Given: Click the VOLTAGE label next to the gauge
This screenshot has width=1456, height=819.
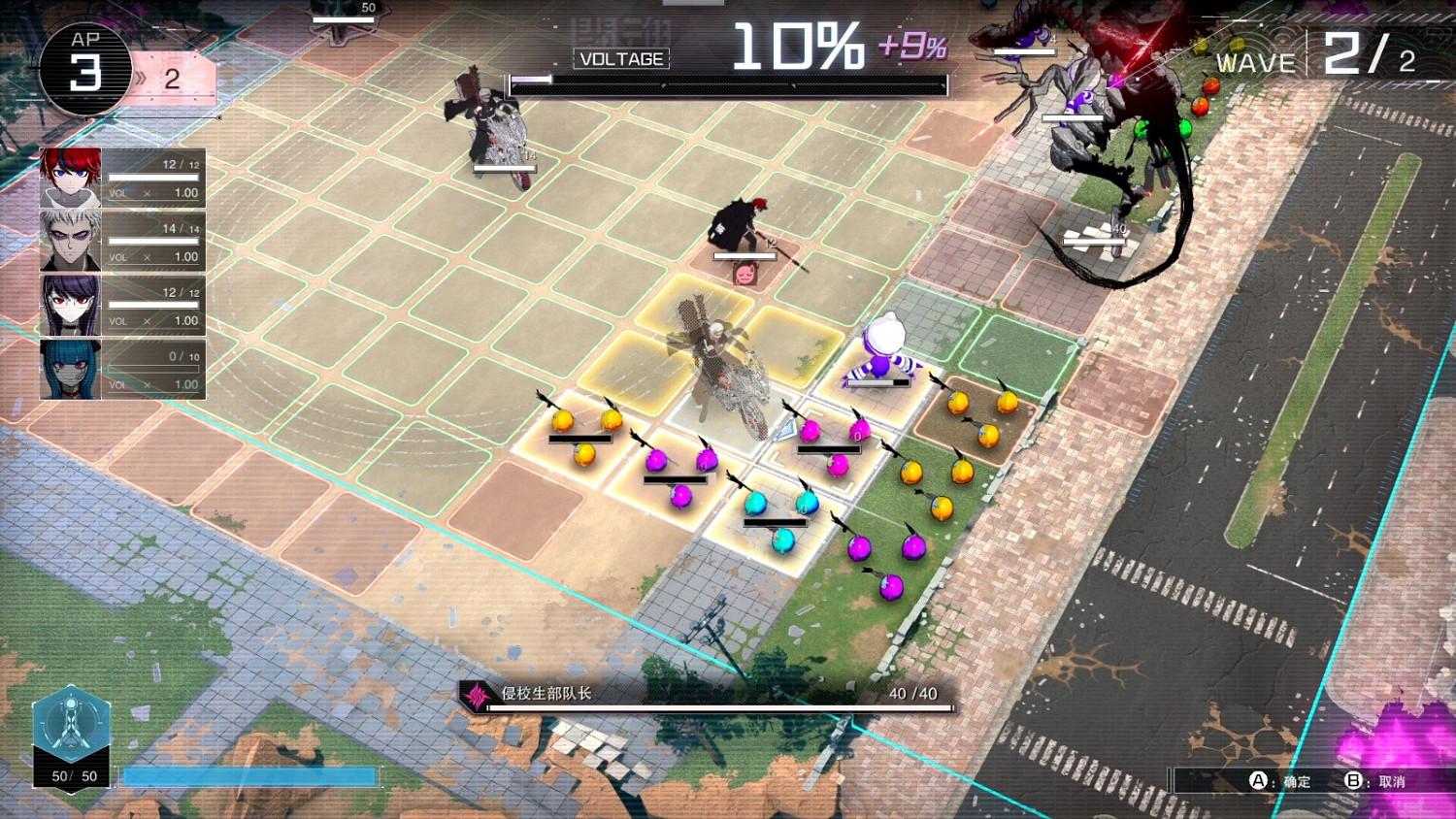Looking at the screenshot, I should tap(620, 58).
